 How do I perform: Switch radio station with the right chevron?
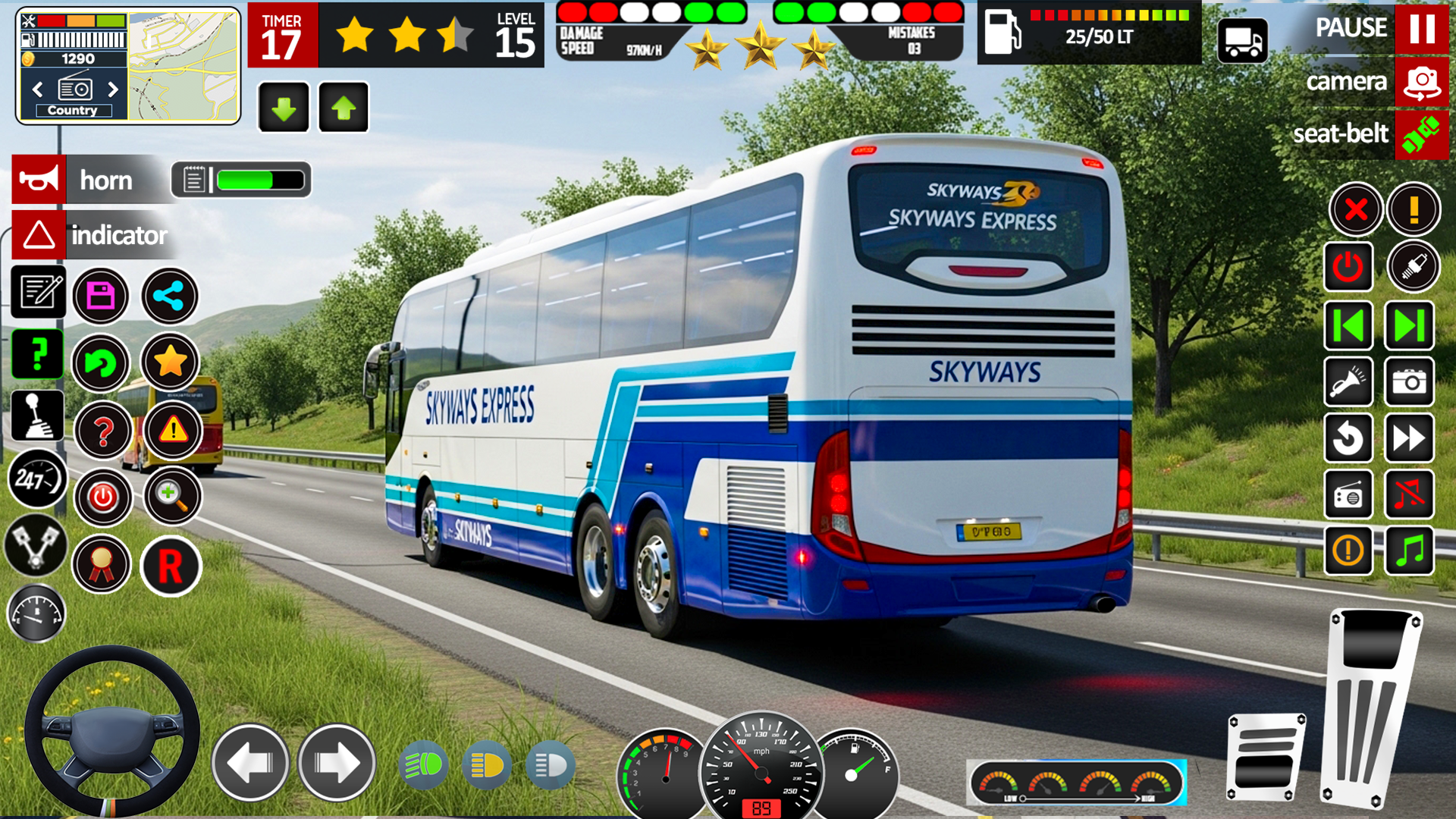coord(114,89)
